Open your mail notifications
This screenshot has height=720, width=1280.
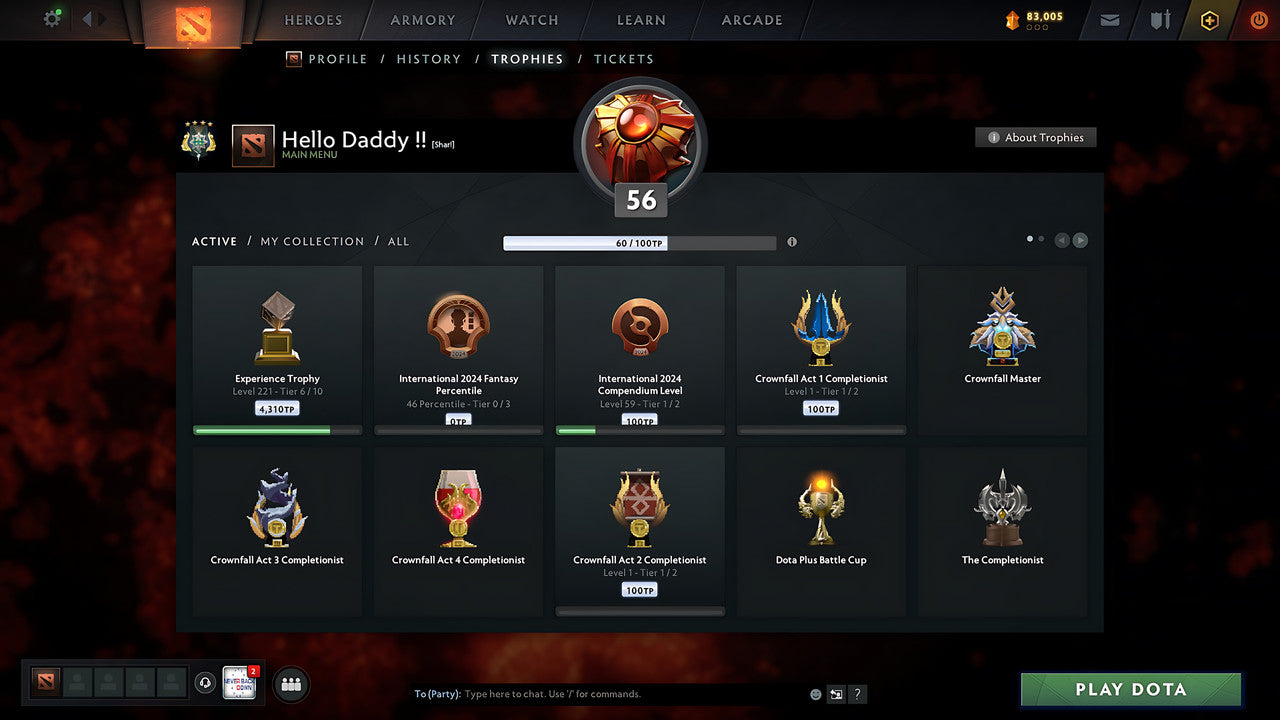[1108, 19]
